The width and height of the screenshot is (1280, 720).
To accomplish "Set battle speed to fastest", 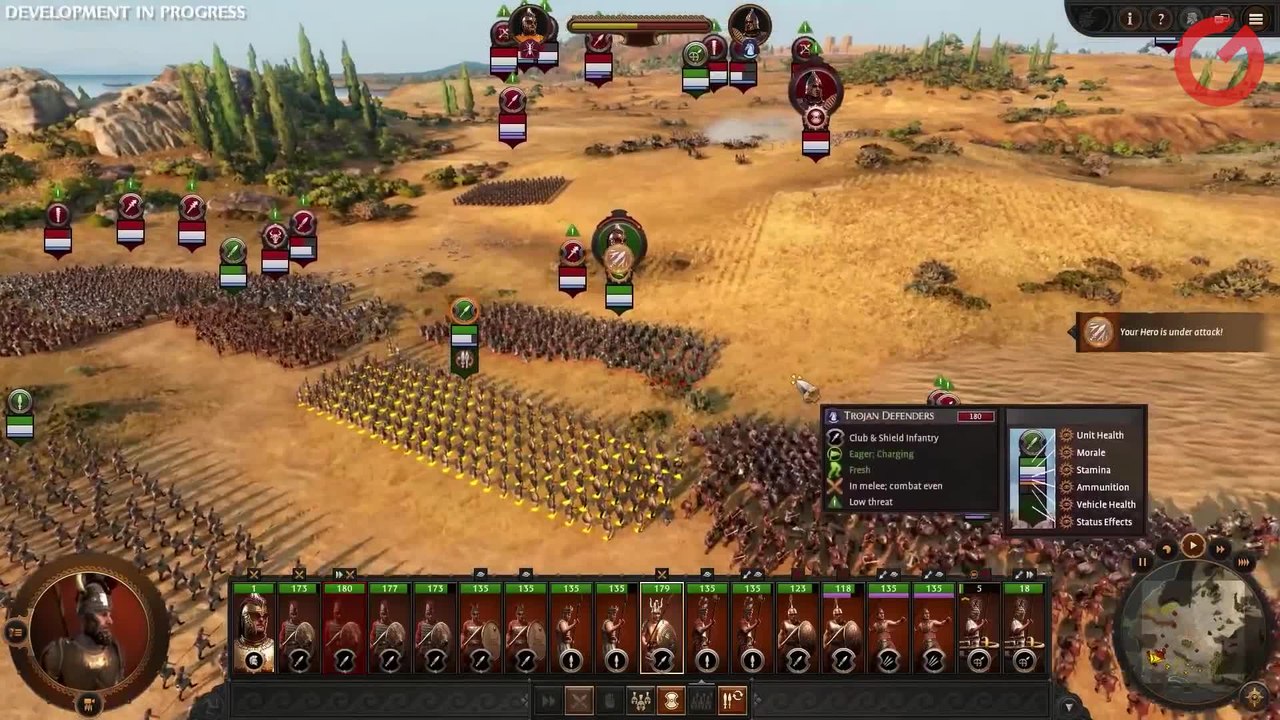I will point(1243,563).
